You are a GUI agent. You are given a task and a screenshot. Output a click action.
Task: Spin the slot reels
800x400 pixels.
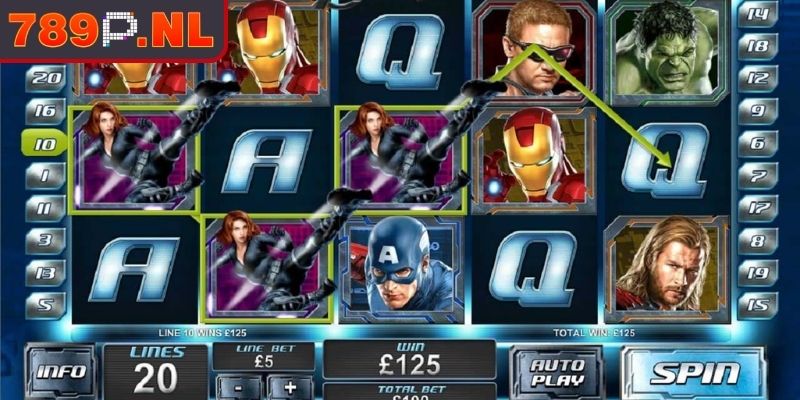[694, 372]
